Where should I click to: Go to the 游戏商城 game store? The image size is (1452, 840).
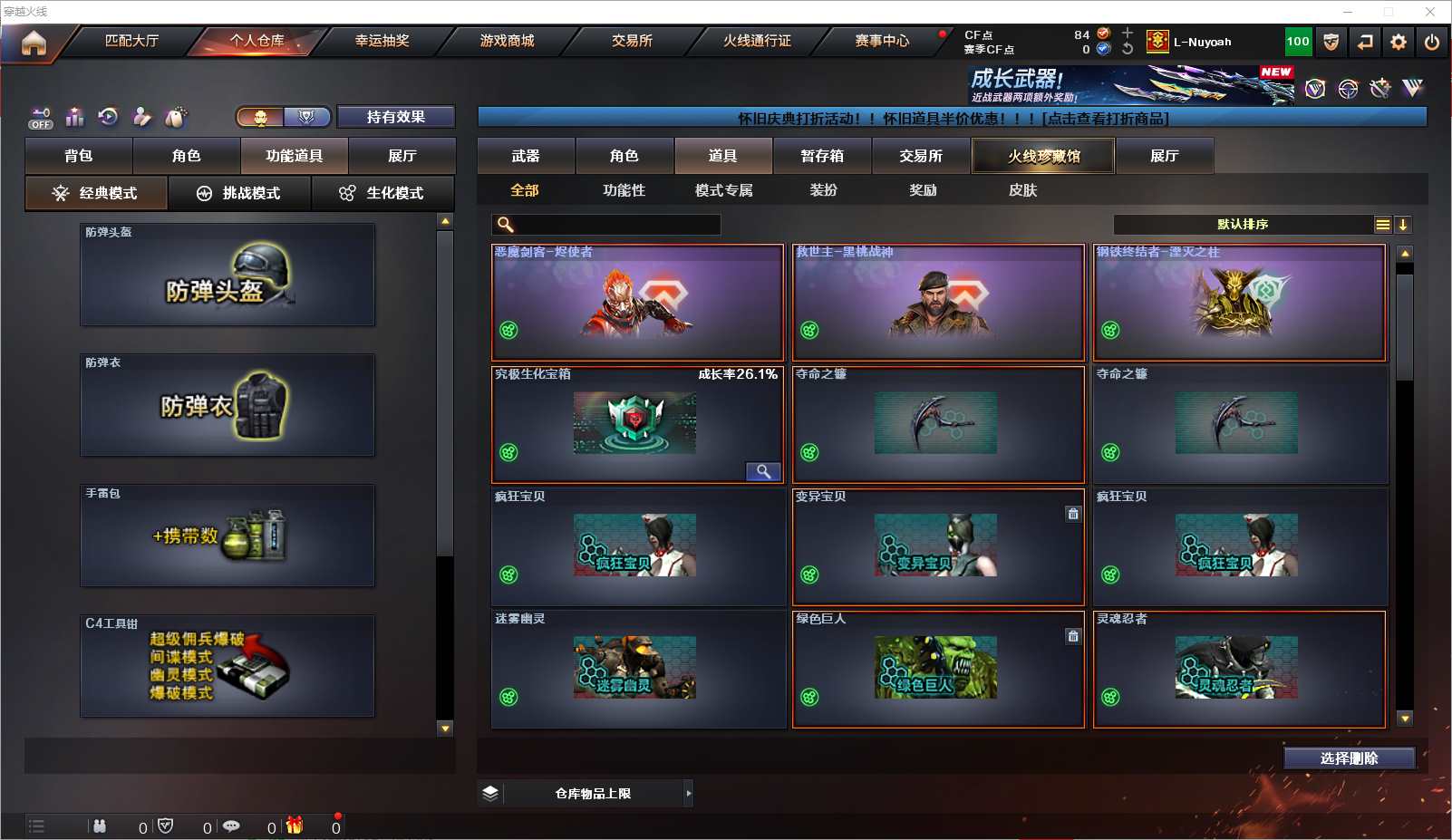point(507,41)
